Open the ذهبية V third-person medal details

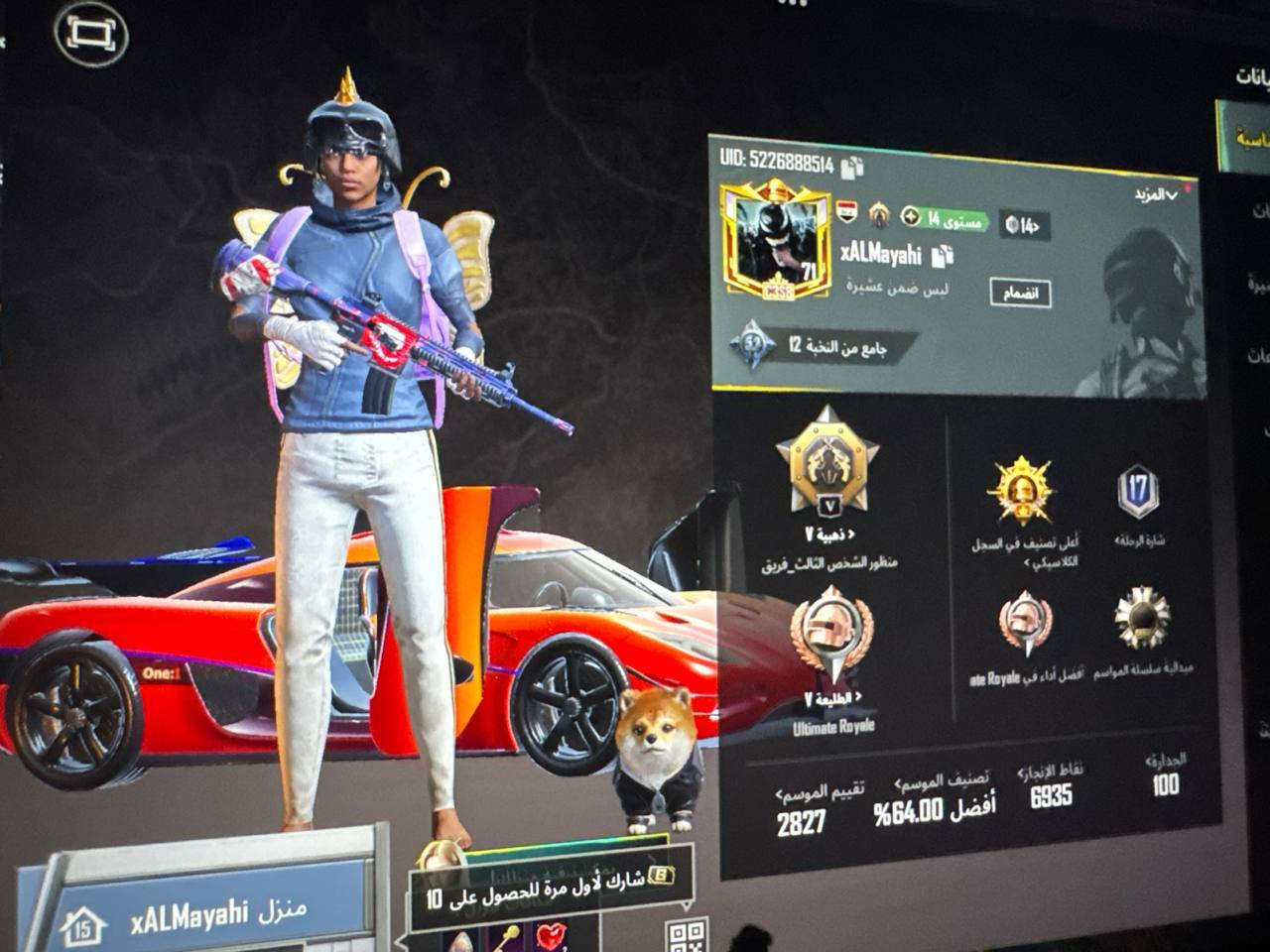[x=828, y=466]
